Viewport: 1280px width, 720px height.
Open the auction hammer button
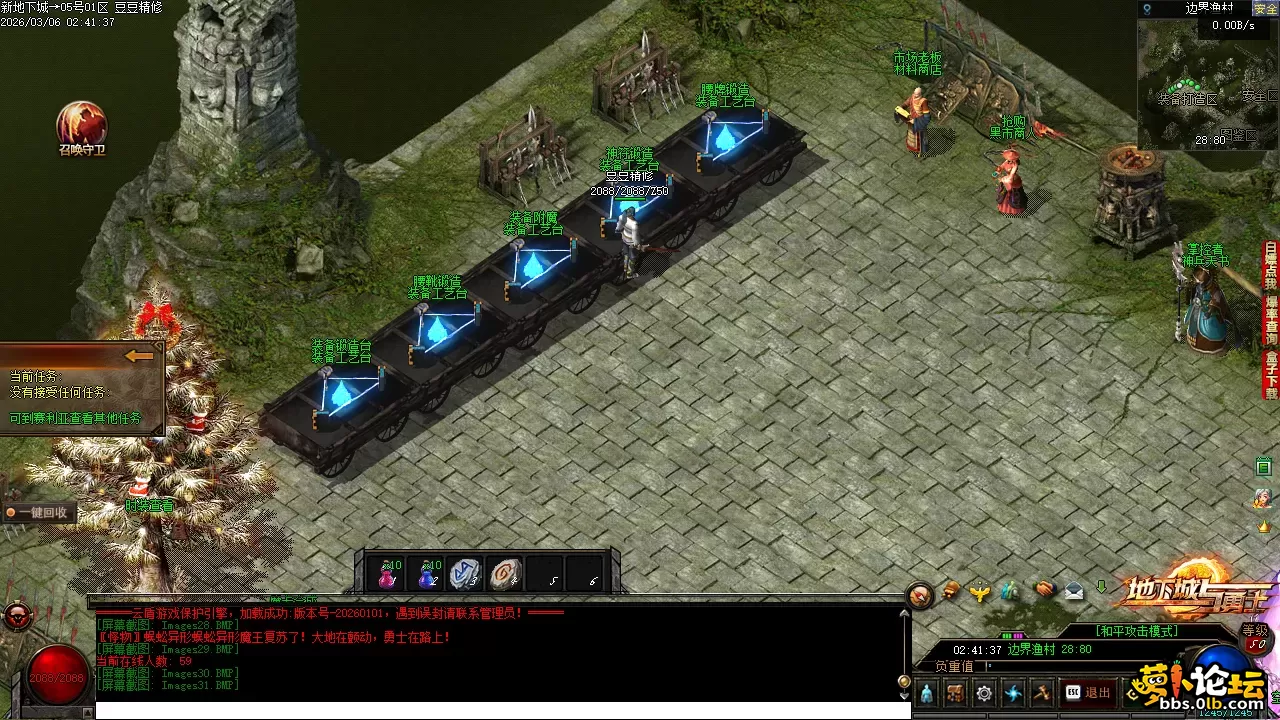coord(1042,692)
